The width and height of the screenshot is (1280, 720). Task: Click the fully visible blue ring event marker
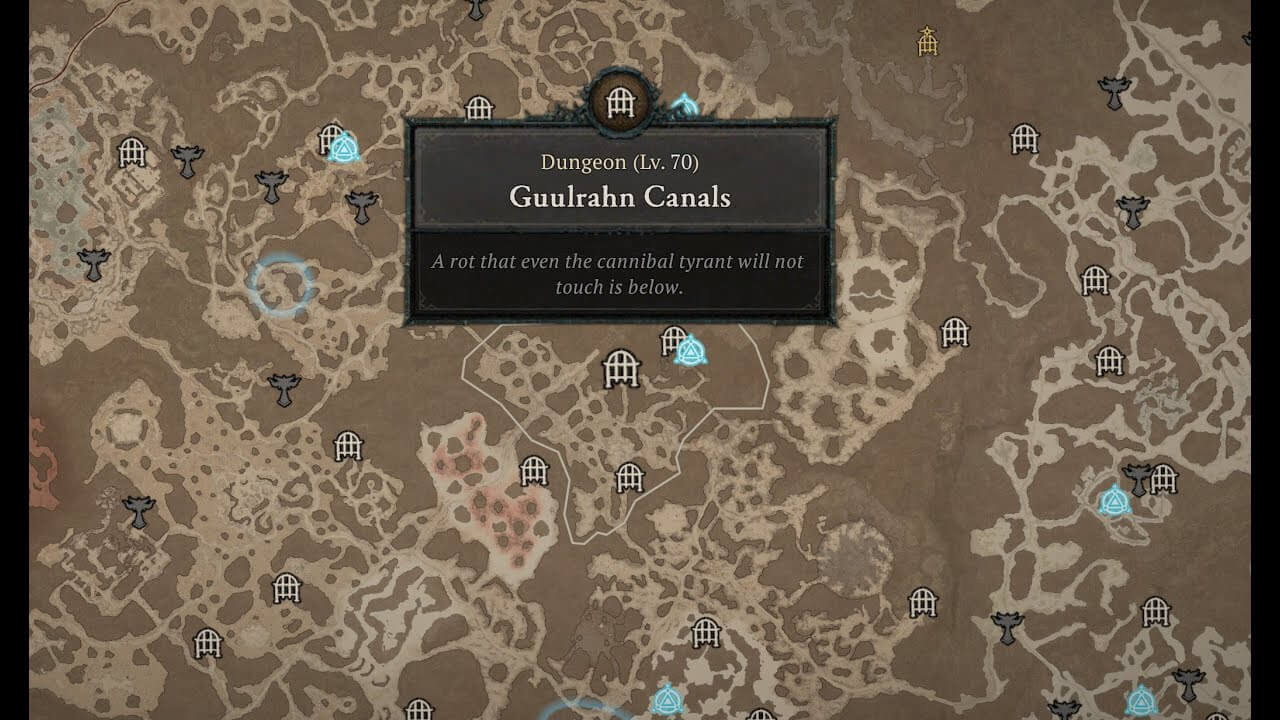click(282, 285)
